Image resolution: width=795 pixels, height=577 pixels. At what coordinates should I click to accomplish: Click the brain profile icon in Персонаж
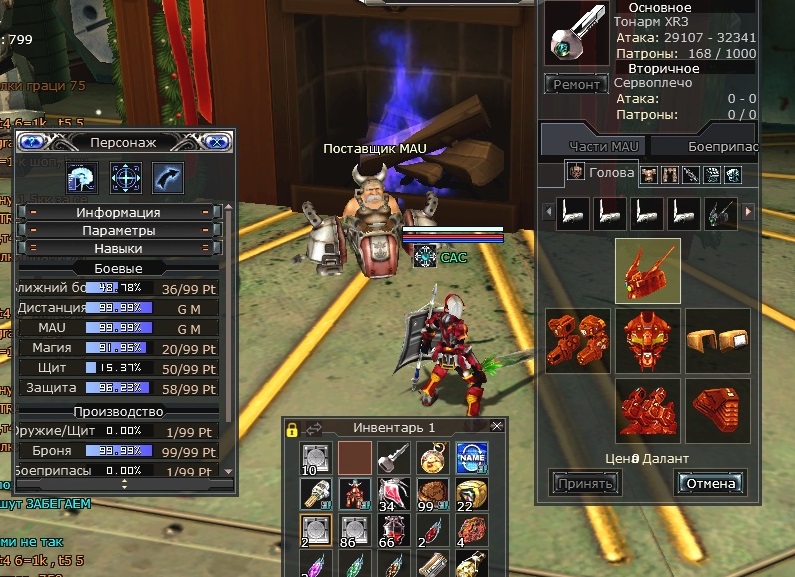pos(82,178)
